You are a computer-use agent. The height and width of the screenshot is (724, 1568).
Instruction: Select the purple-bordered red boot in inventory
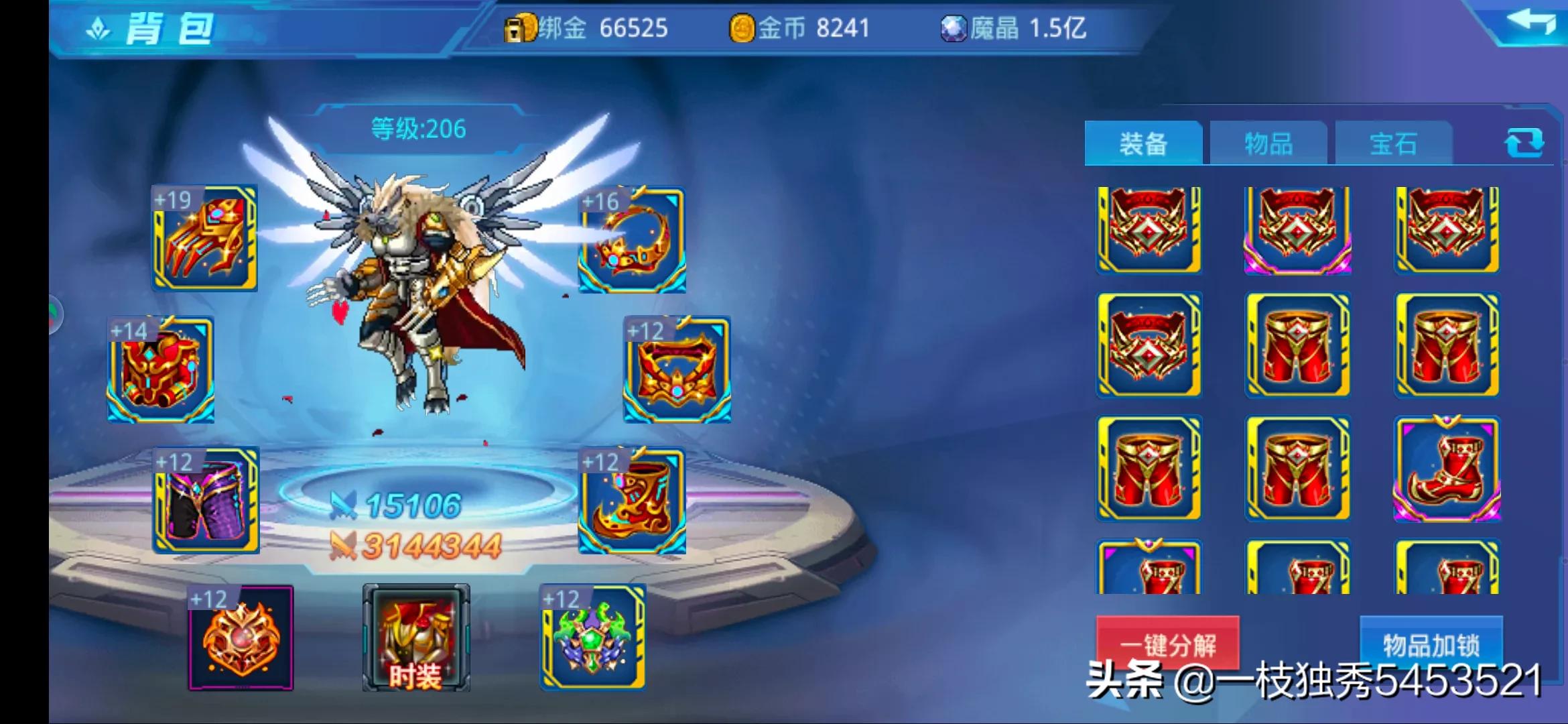coord(1447,469)
